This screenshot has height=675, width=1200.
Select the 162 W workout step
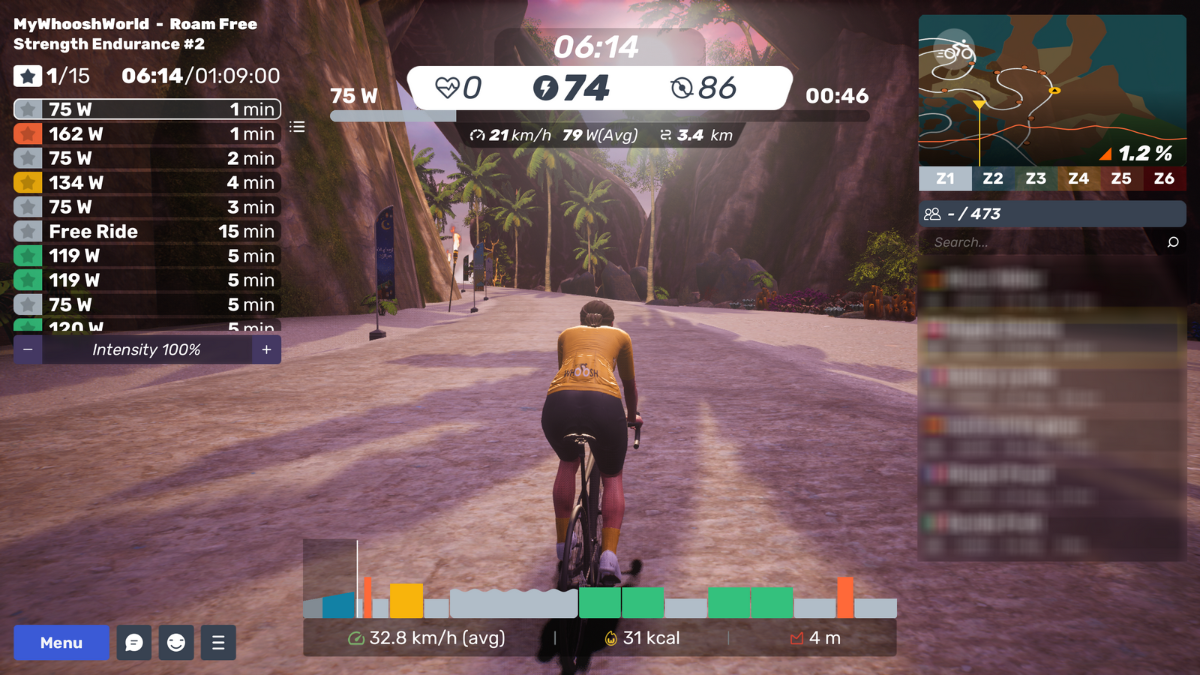(147, 134)
